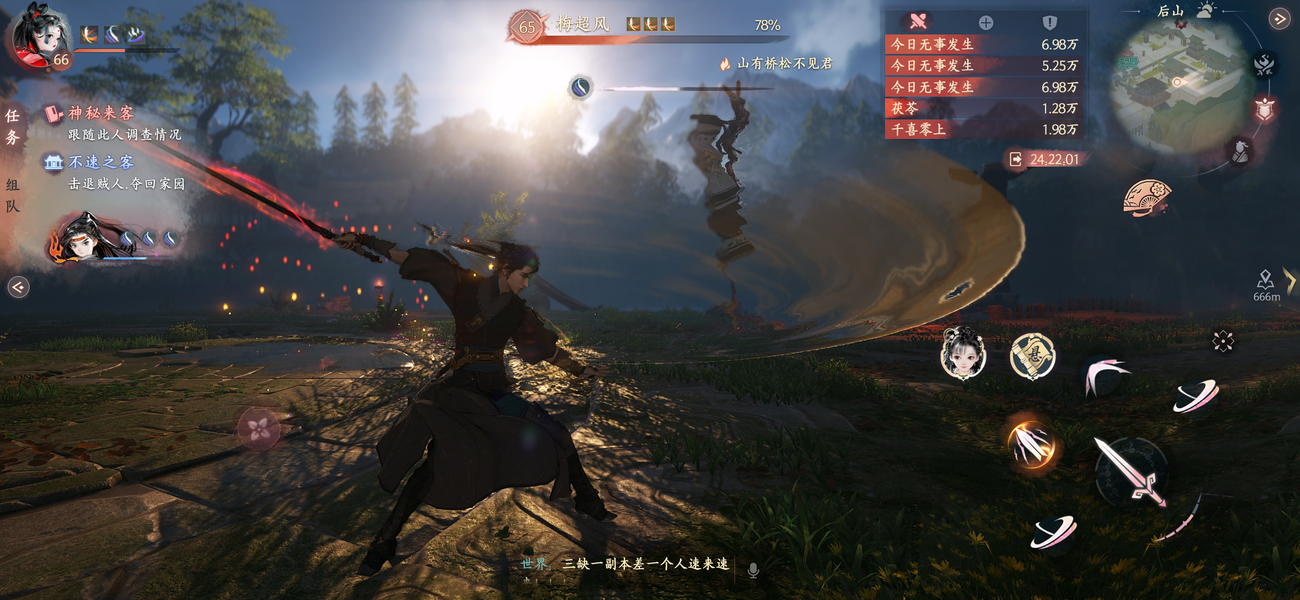Screen dimensions: 1300x600
Task: Activate the glowing orange blade skill
Action: pos(1031,443)
